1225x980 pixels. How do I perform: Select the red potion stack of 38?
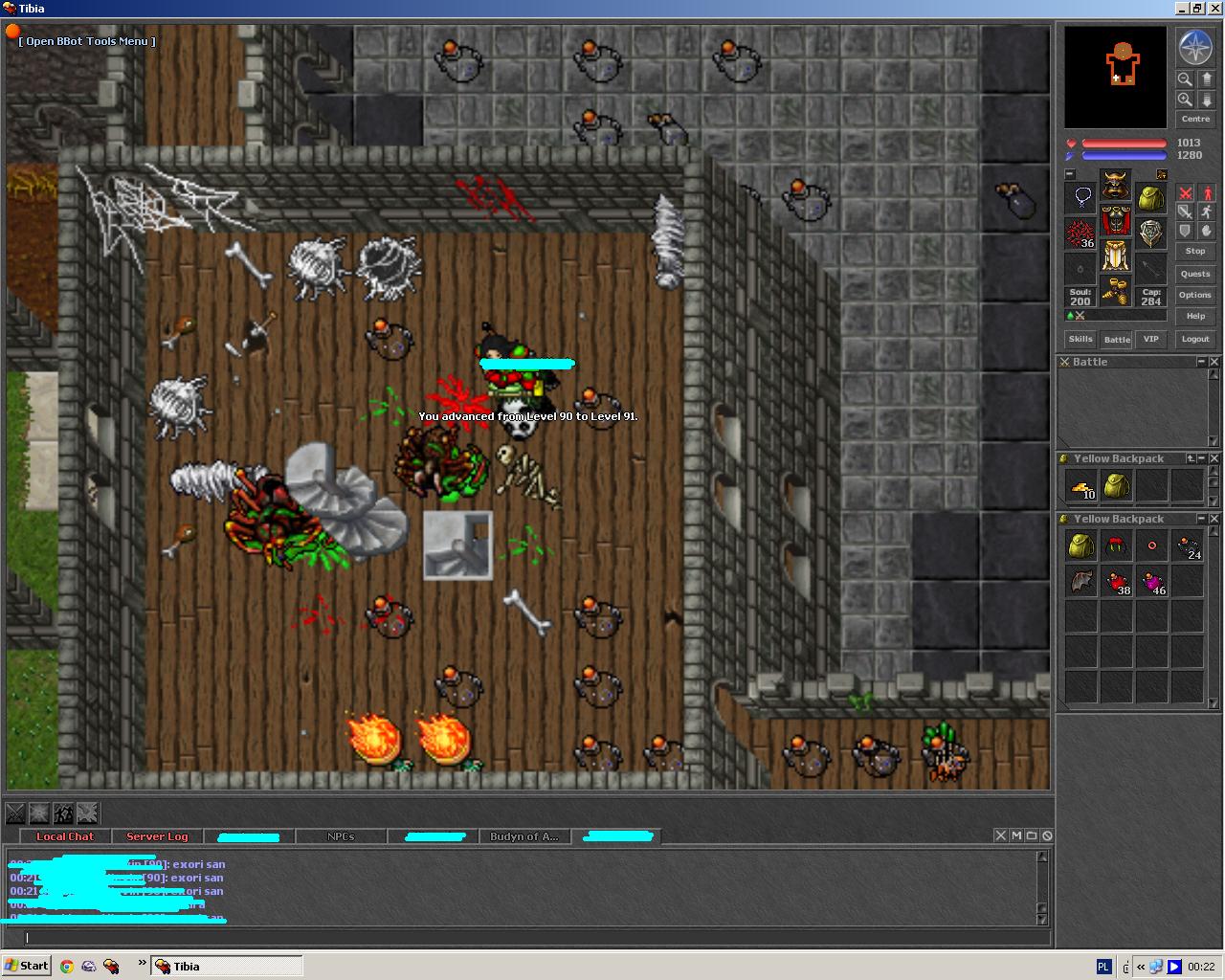coord(1117,581)
